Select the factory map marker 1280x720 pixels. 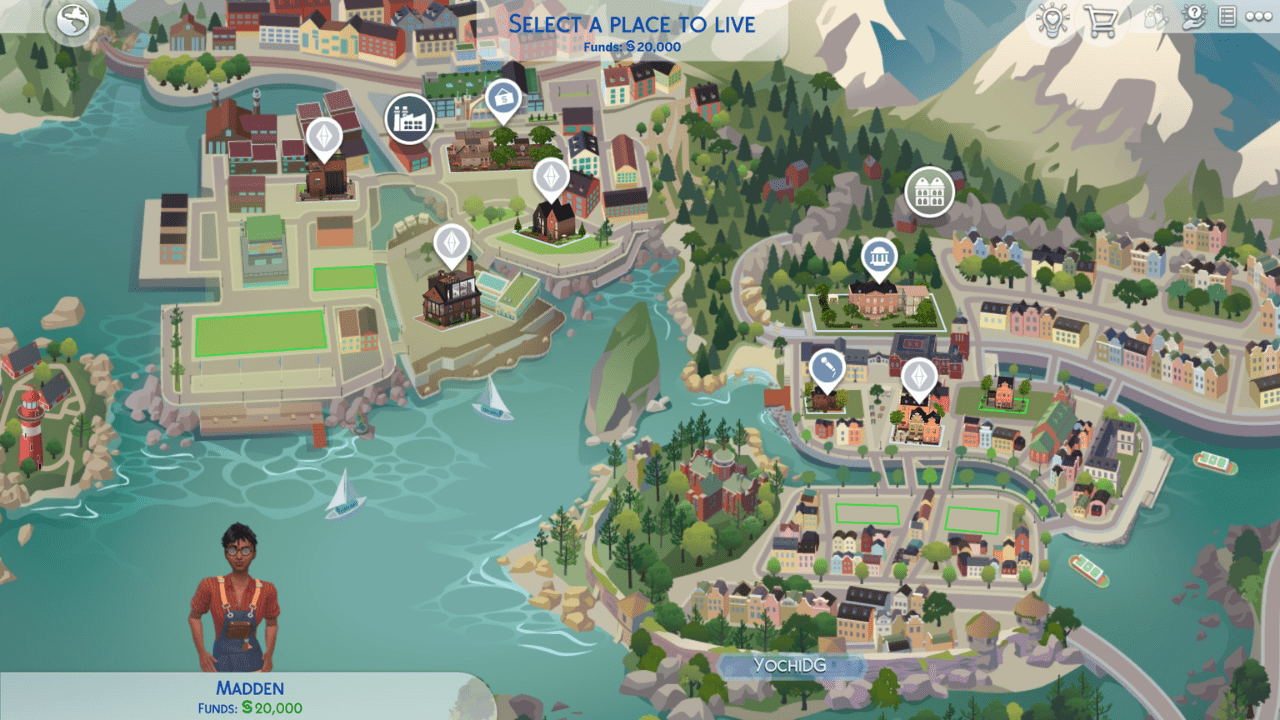tap(409, 118)
